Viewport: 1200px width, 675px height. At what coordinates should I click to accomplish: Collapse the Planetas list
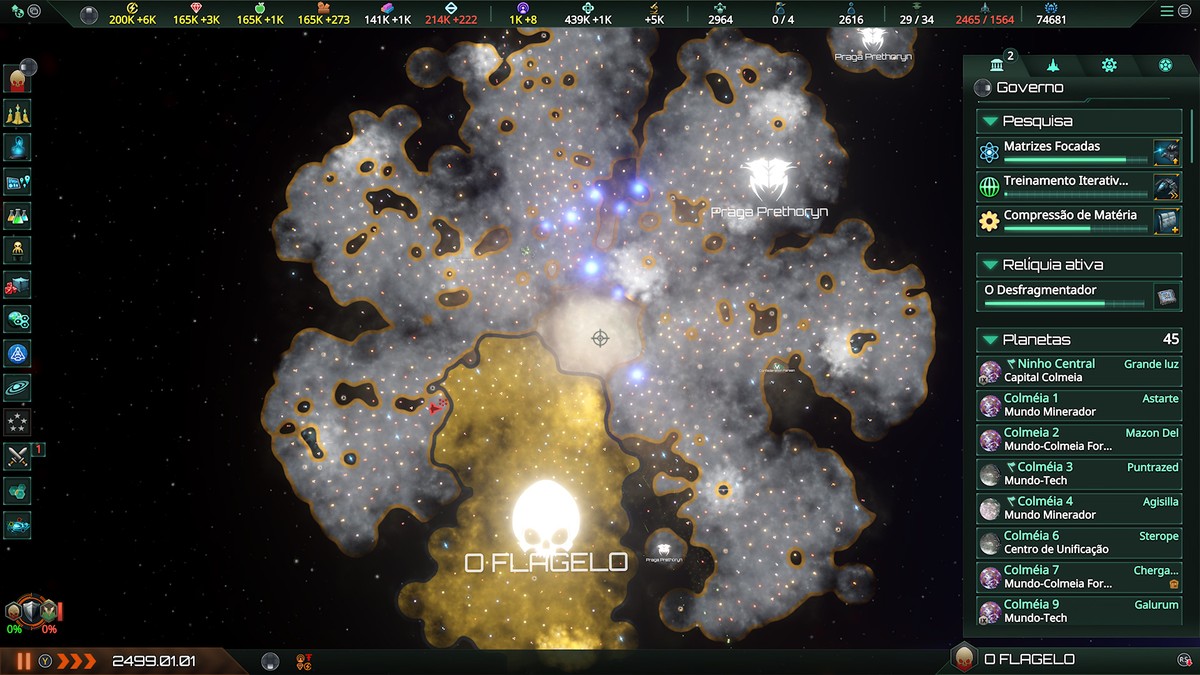991,340
